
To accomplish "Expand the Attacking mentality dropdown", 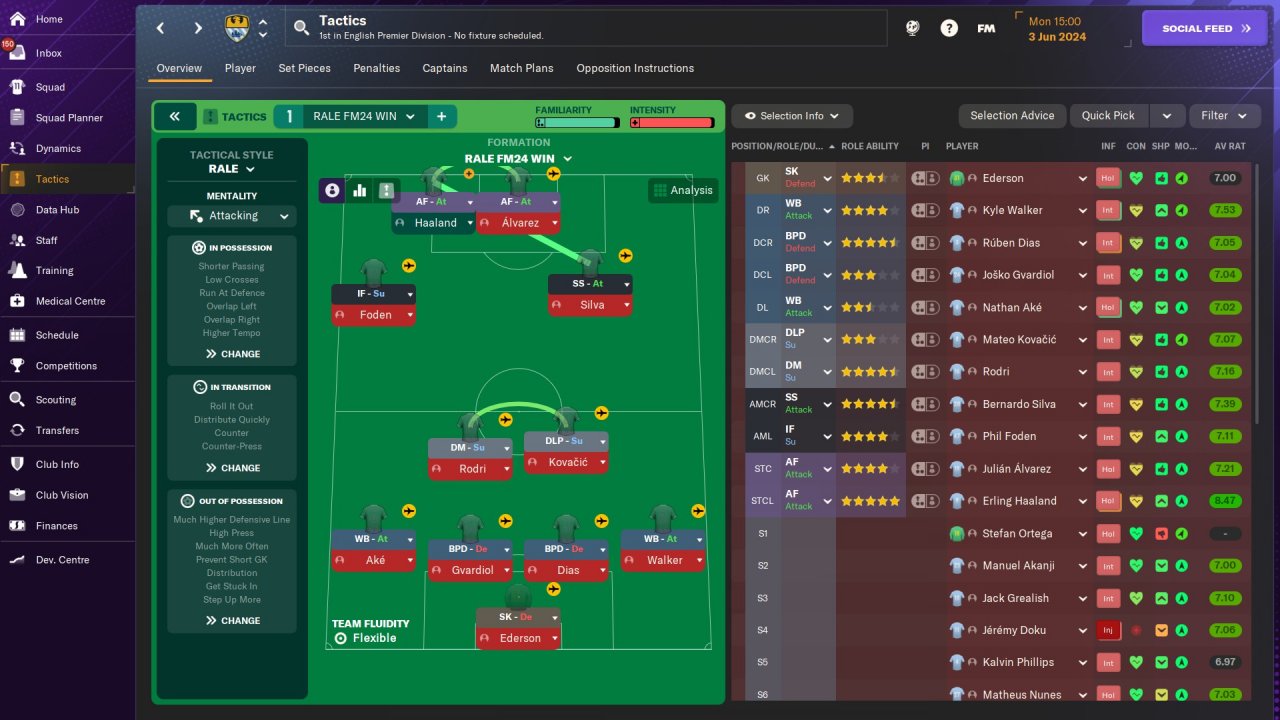I will click(231, 216).
